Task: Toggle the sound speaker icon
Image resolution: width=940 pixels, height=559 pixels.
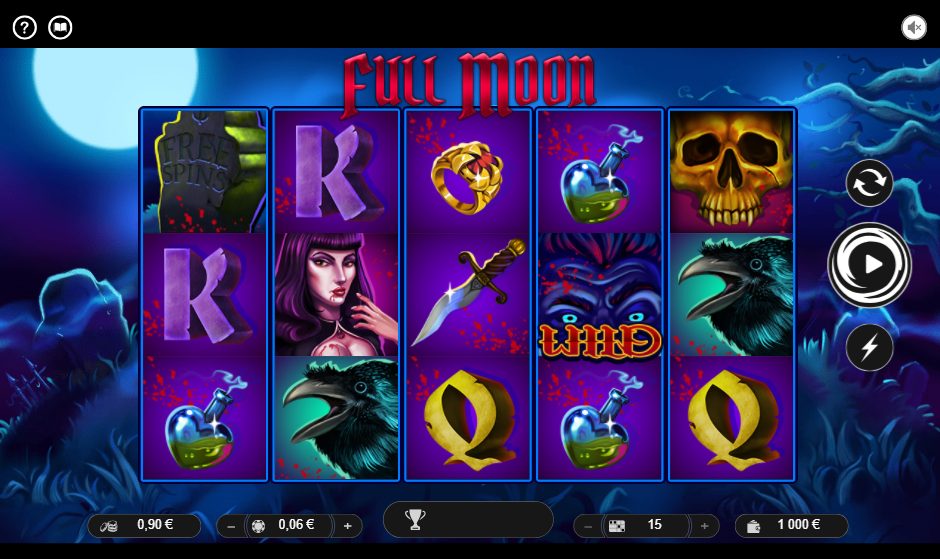Action: click(x=913, y=27)
